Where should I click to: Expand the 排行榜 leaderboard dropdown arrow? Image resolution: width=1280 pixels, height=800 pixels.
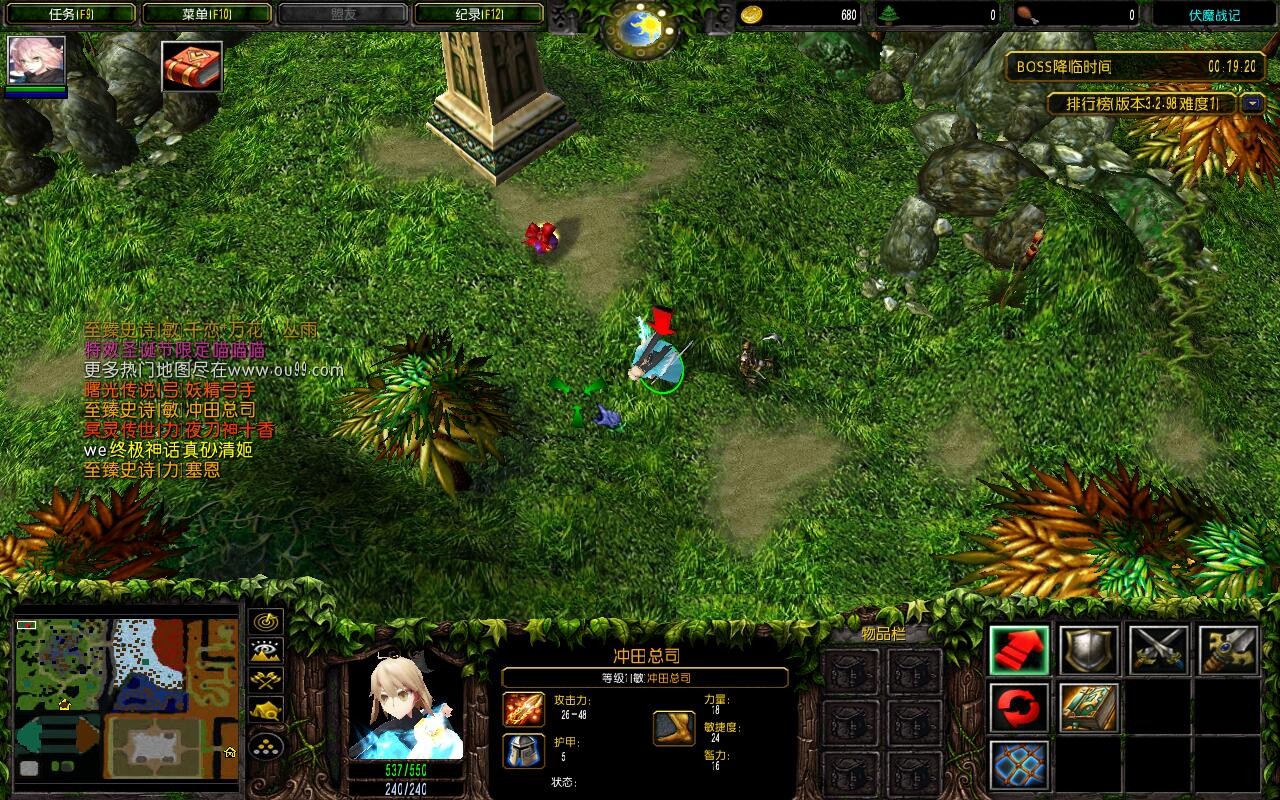point(1252,103)
